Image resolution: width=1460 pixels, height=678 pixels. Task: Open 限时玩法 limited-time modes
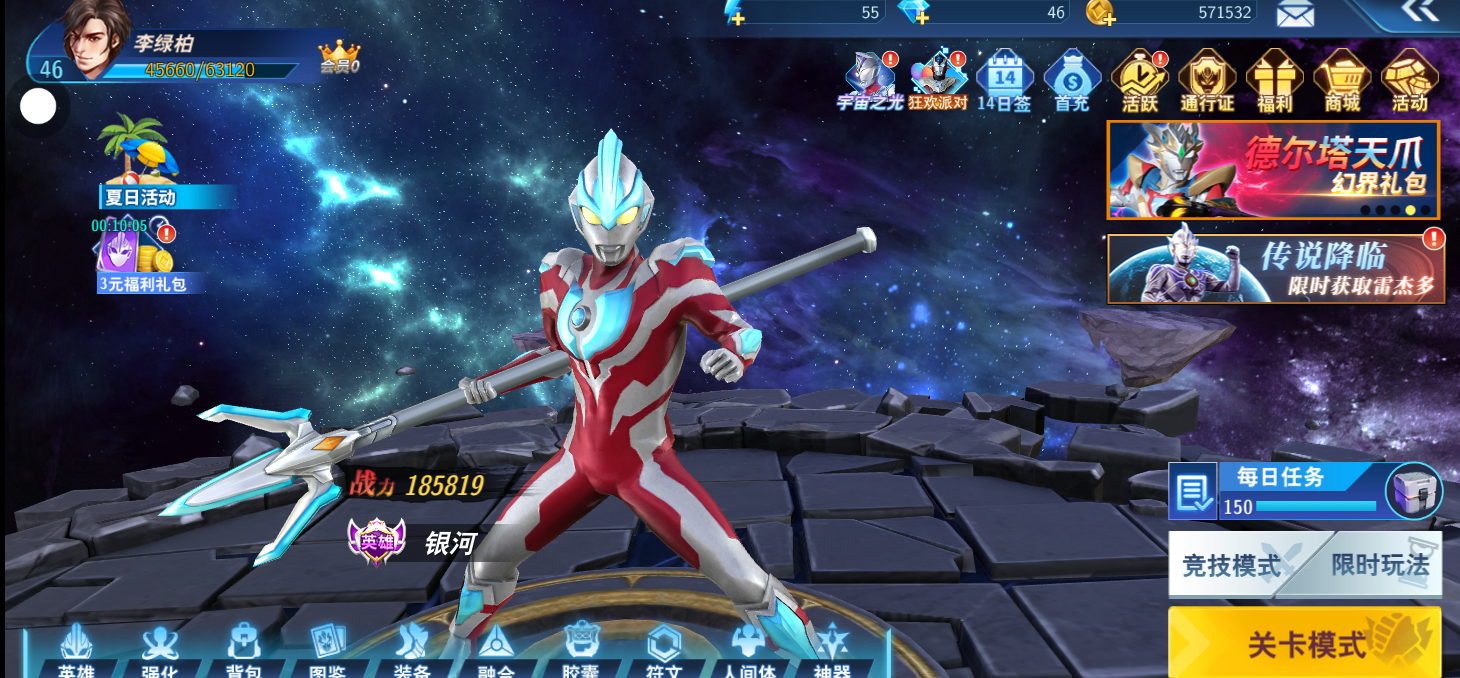1380,565
